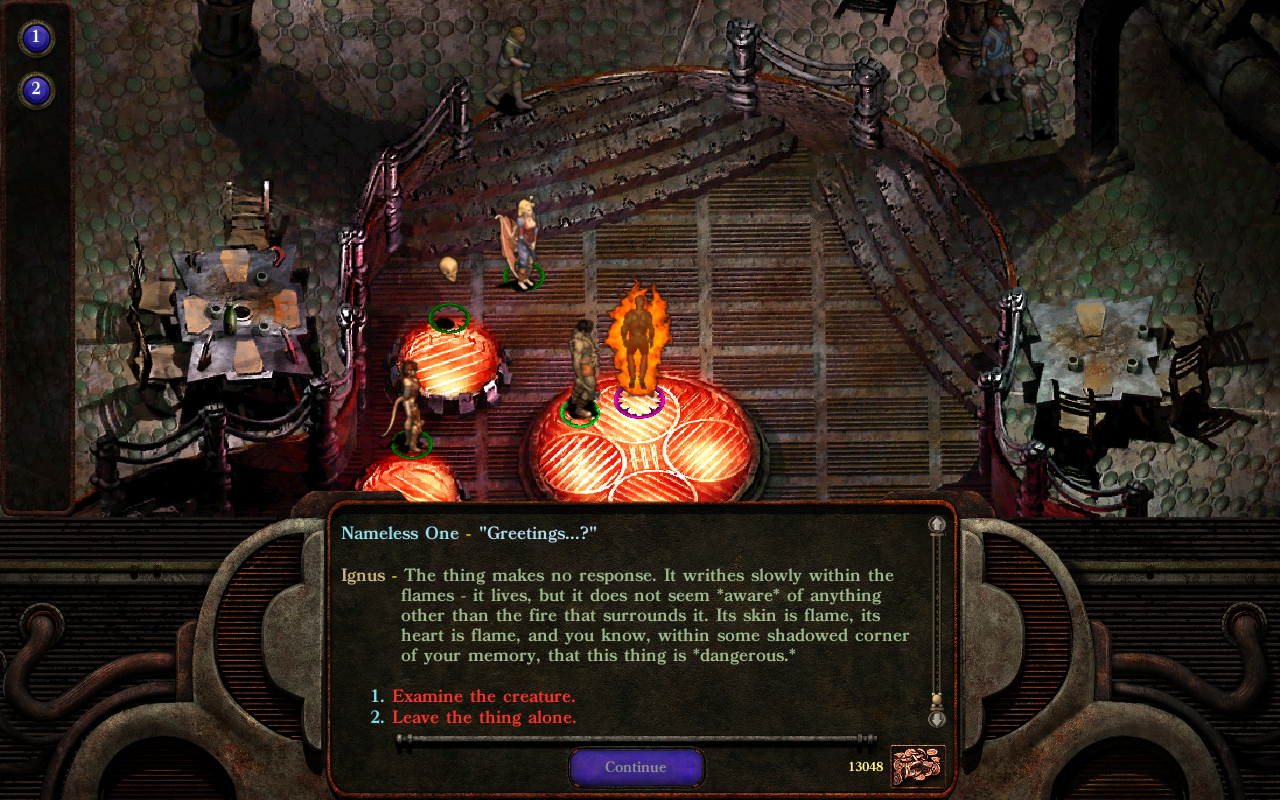Choose "Examine the creature." dialogue option
The height and width of the screenshot is (800, 1280).
tap(480, 696)
